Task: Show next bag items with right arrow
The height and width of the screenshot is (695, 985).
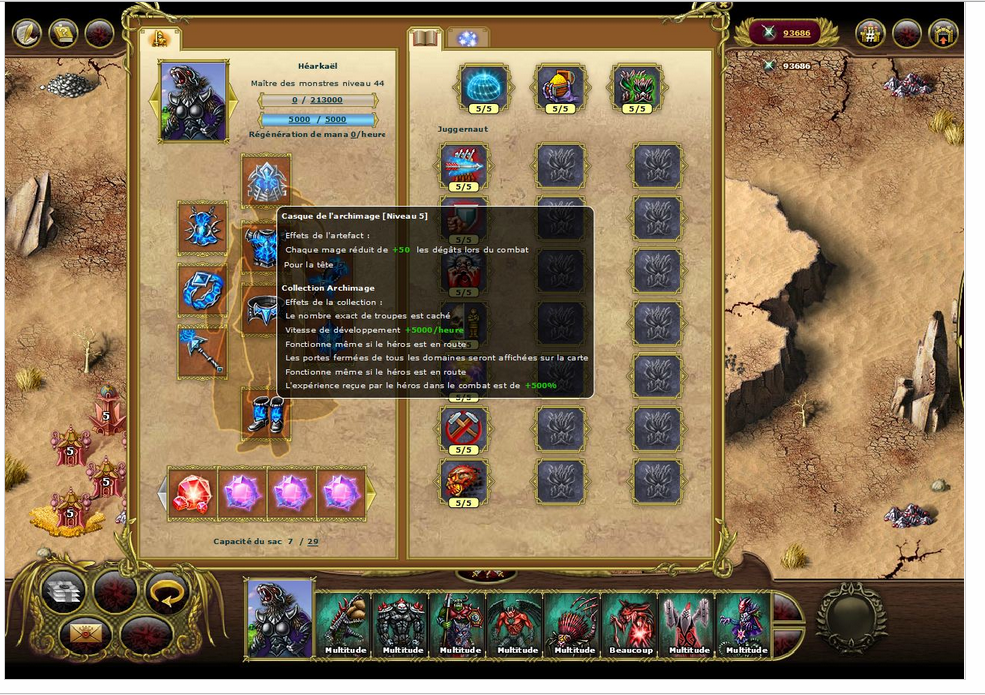Action: (371, 493)
